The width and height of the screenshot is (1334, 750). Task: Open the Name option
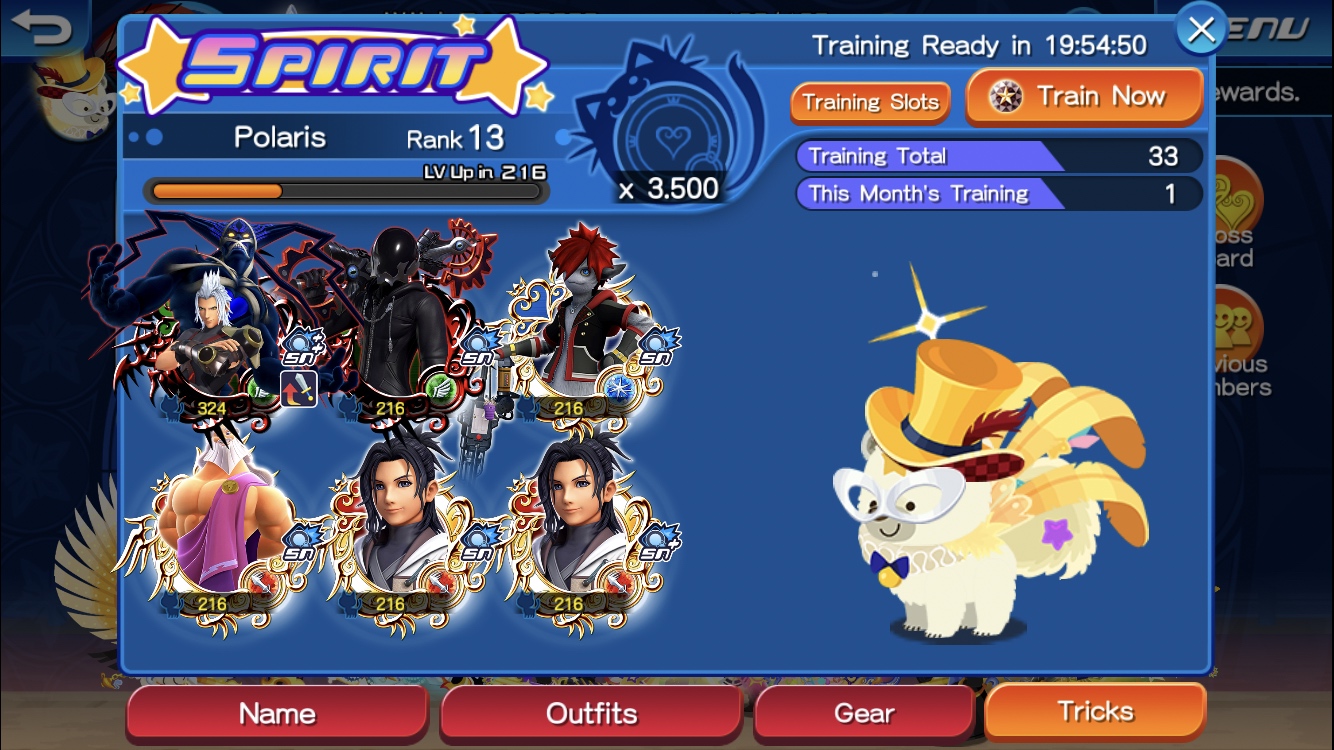[277, 713]
